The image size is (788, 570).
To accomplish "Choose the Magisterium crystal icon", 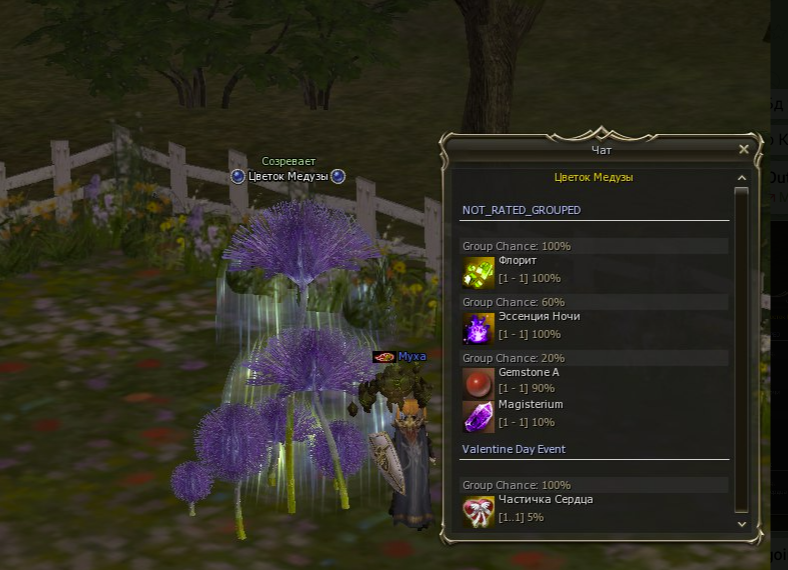I will (x=478, y=416).
